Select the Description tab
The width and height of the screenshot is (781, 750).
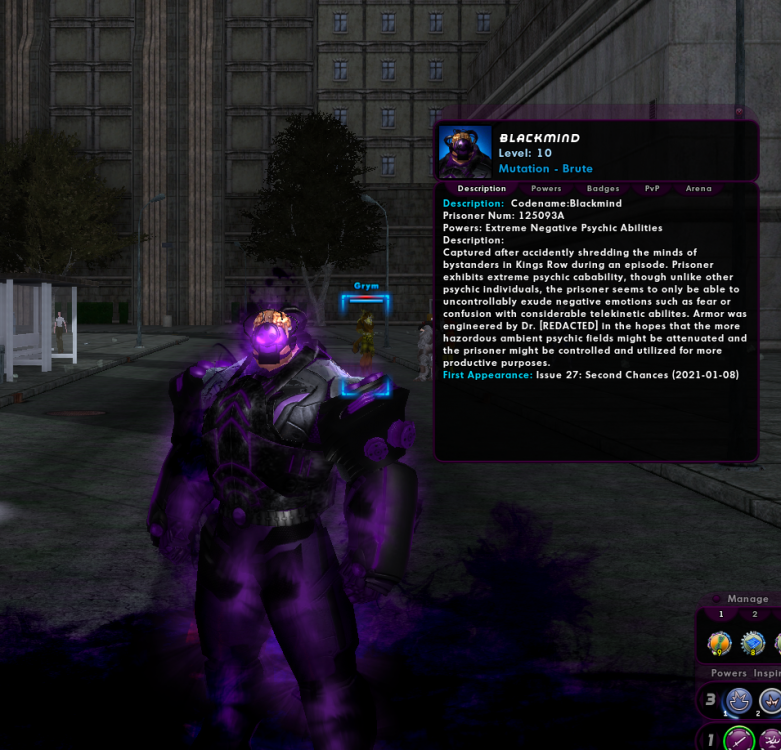click(482, 188)
